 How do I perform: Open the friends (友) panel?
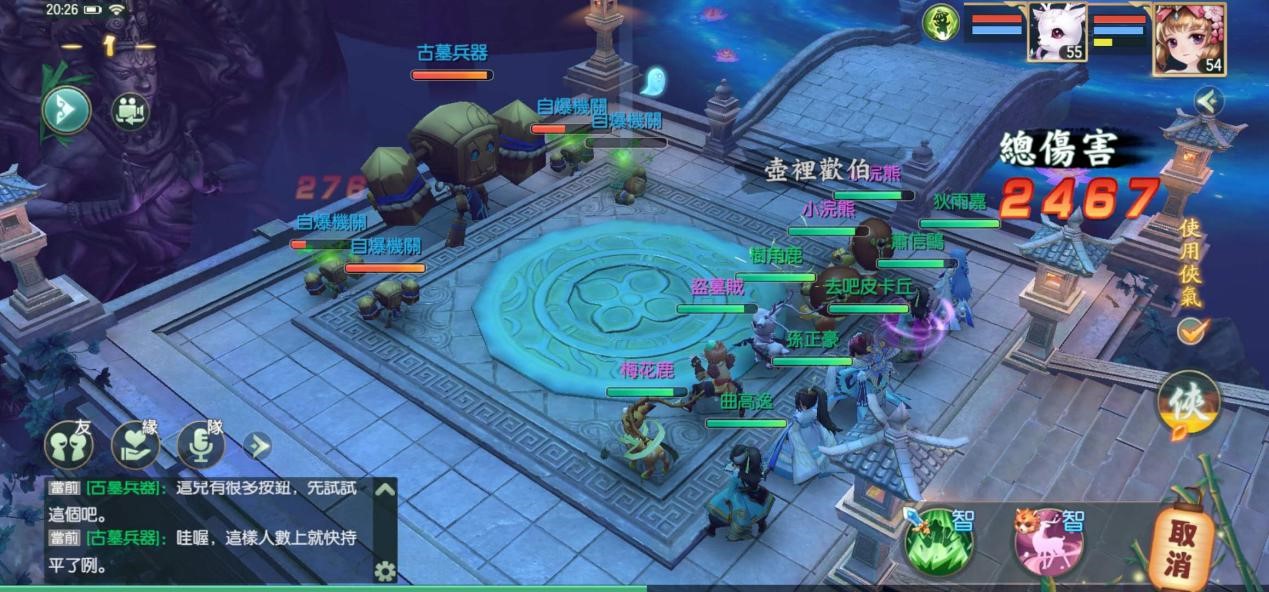coord(68,446)
